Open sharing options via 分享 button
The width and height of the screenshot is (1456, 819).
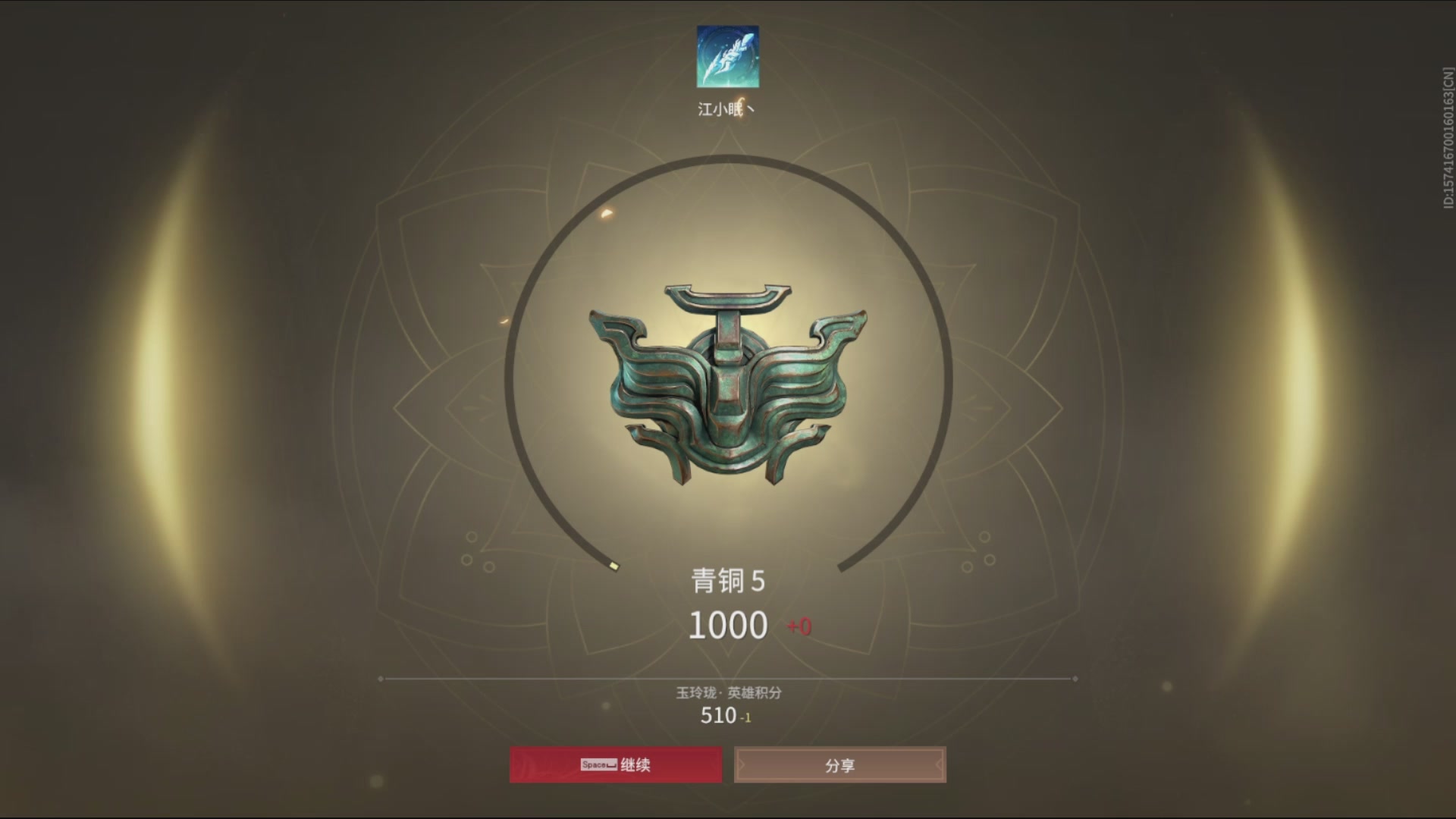tap(839, 765)
